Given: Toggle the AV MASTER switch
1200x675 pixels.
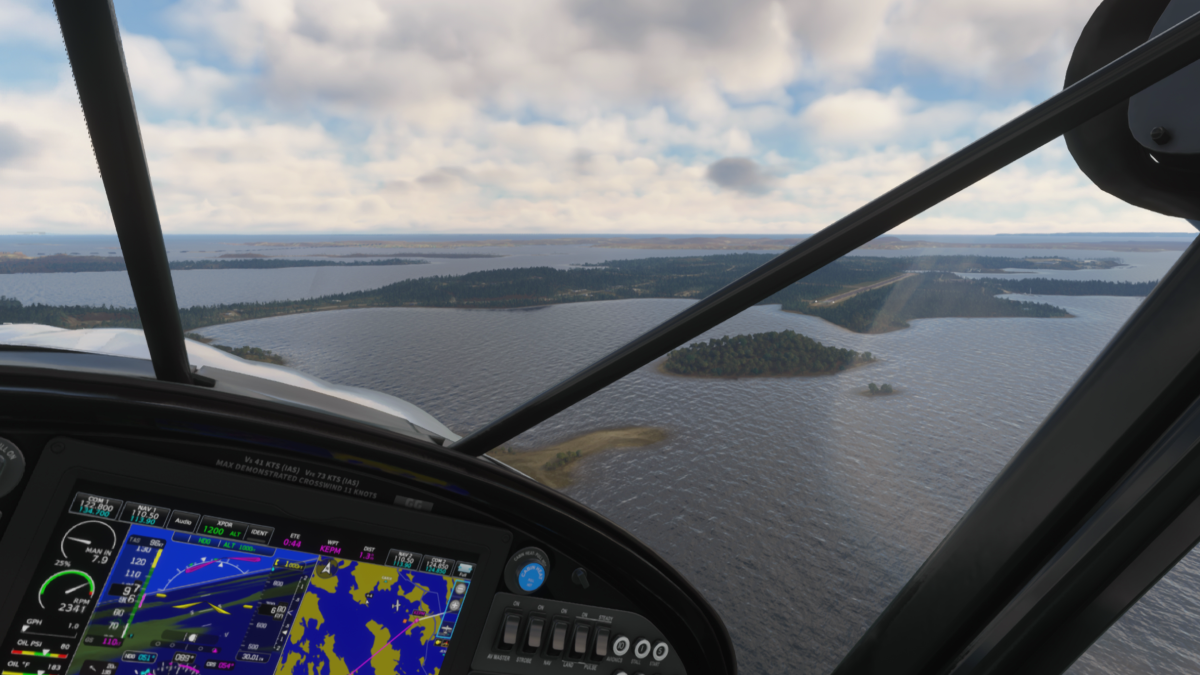Looking at the screenshot, I should coord(510,631).
